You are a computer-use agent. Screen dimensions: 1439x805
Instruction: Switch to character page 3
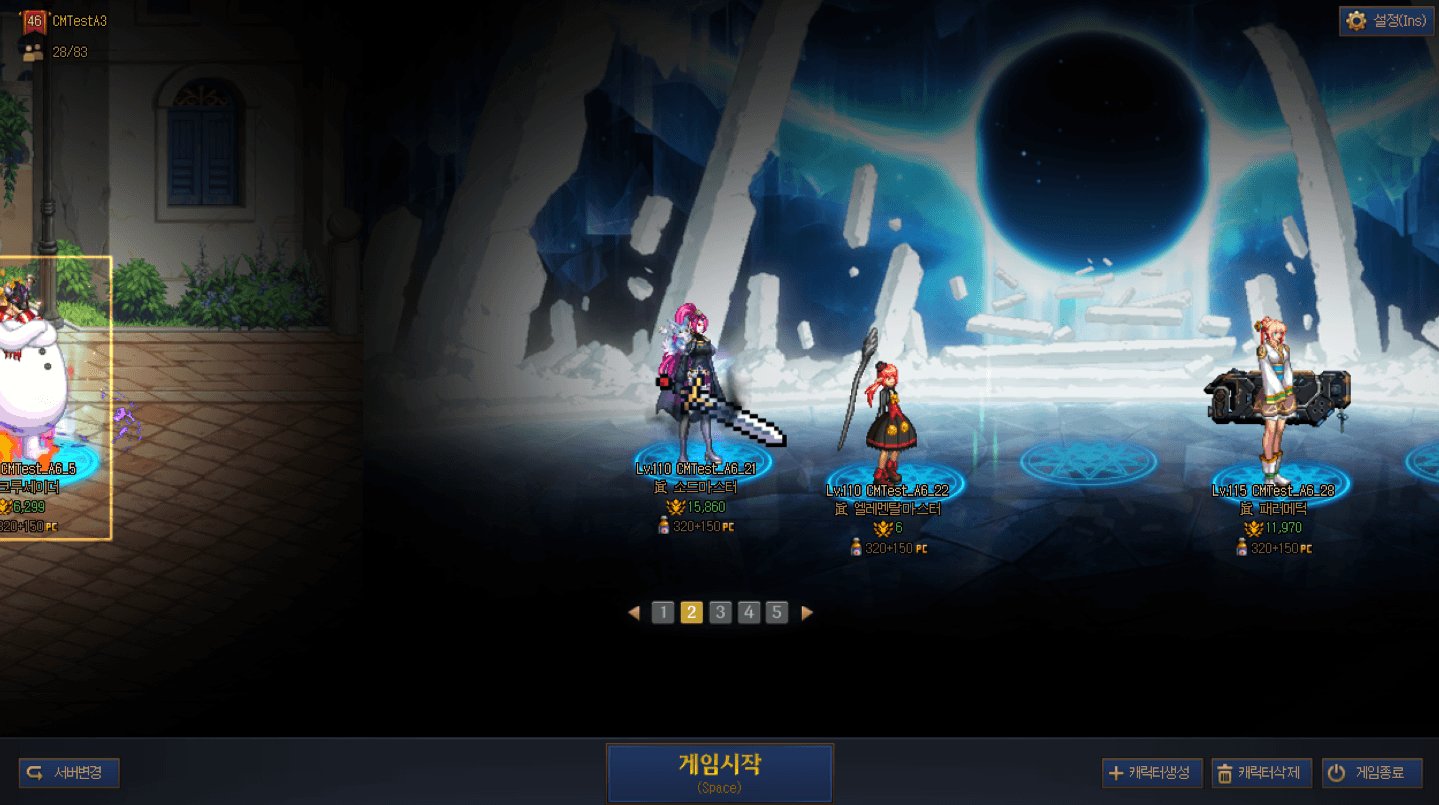coord(720,612)
